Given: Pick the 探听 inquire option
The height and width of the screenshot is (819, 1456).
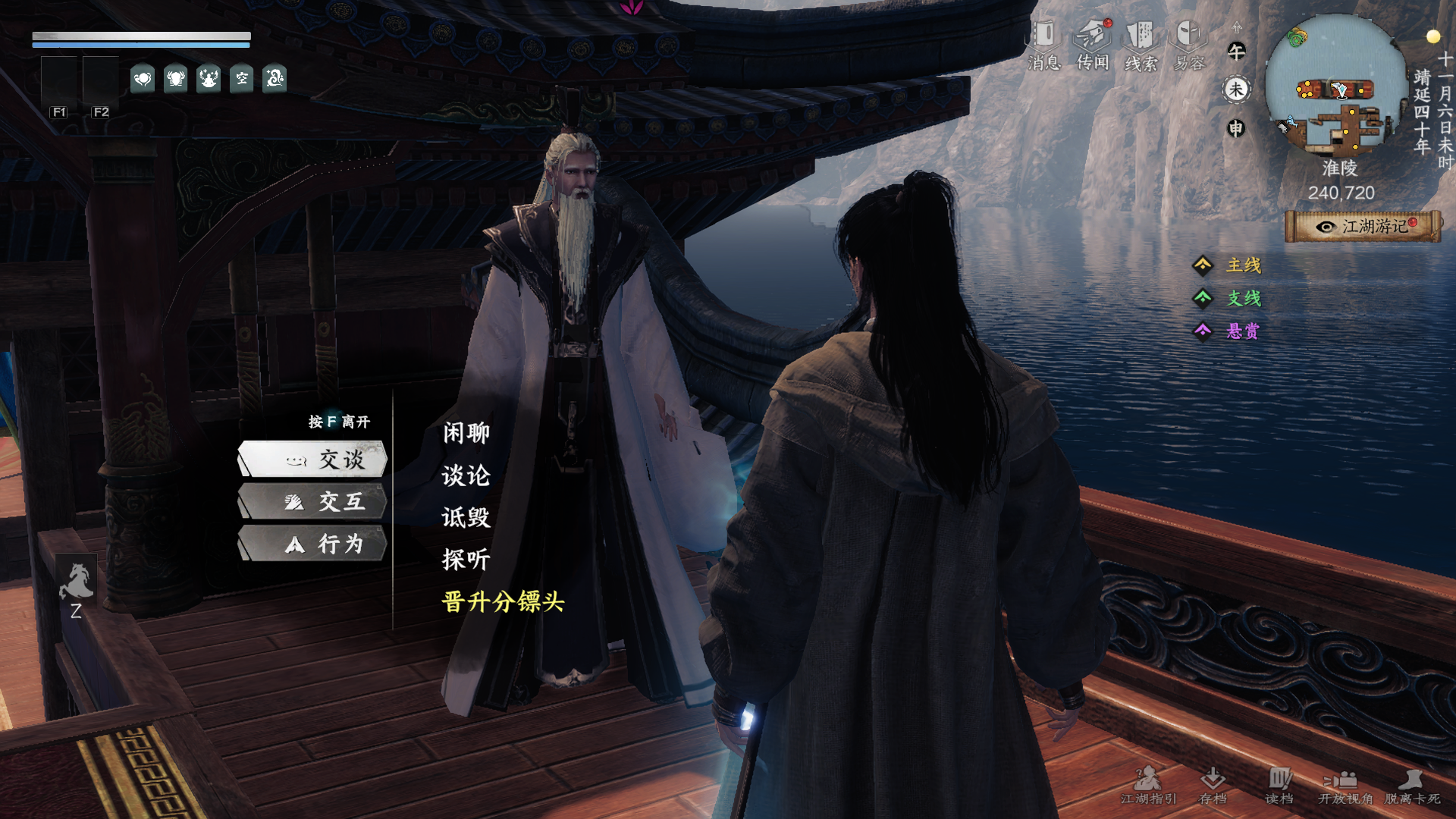Looking at the screenshot, I should pos(466,560).
